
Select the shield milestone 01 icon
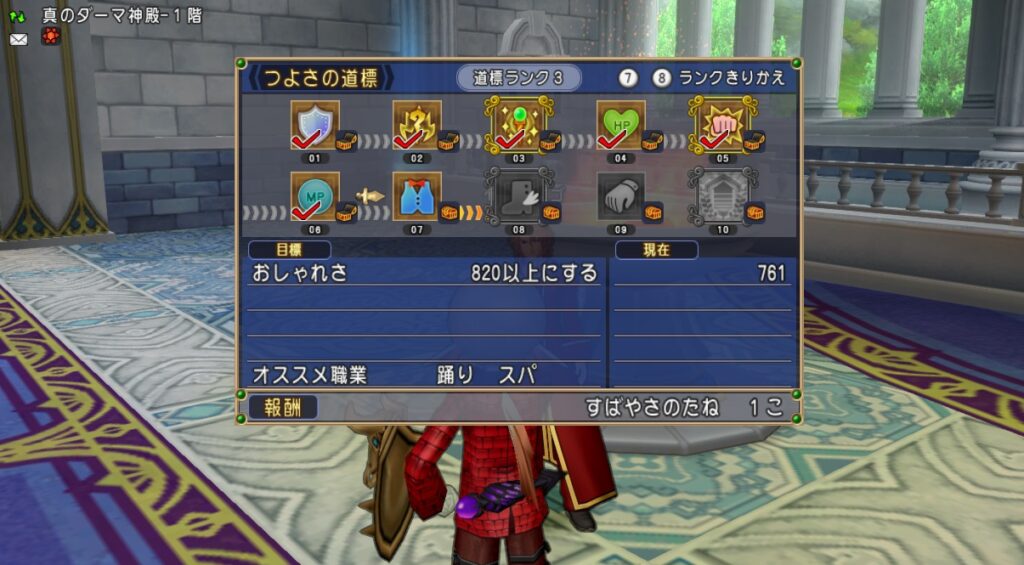coord(314,125)
